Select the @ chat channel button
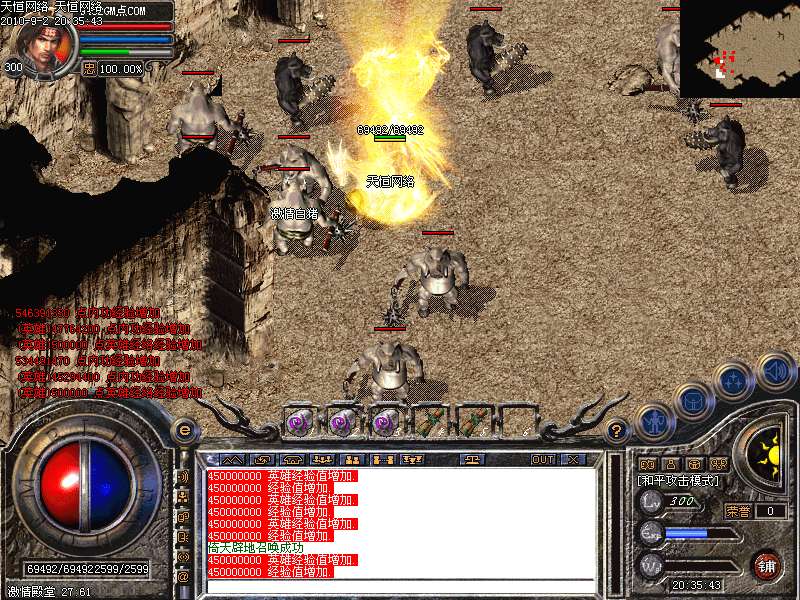The height and width of the screenshot is (600, 800). 183,576
